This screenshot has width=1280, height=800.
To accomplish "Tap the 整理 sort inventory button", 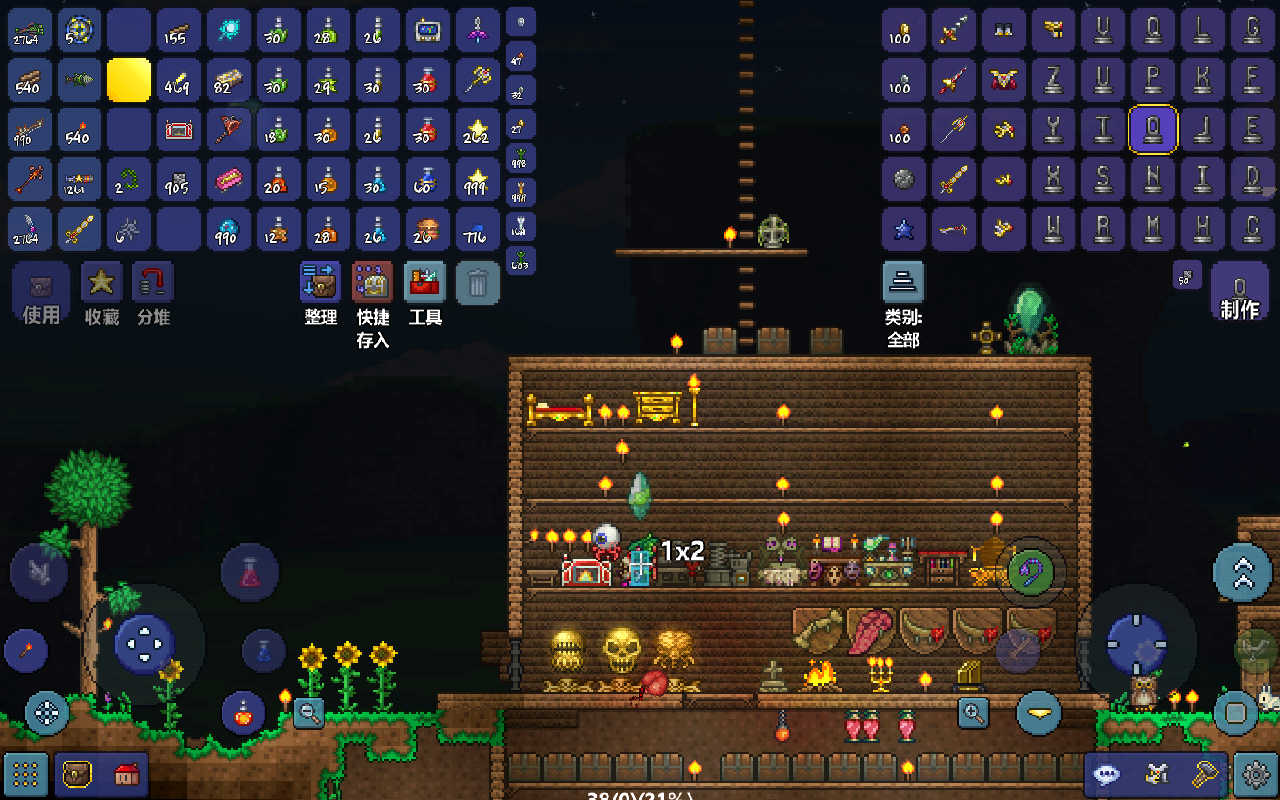I will [320, 283].
